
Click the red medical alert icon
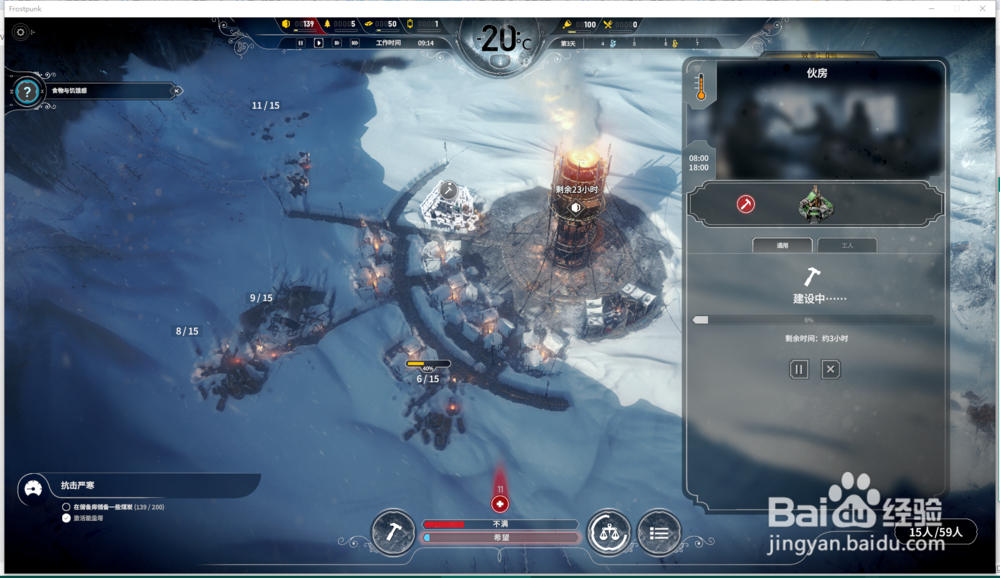(500, 504)
